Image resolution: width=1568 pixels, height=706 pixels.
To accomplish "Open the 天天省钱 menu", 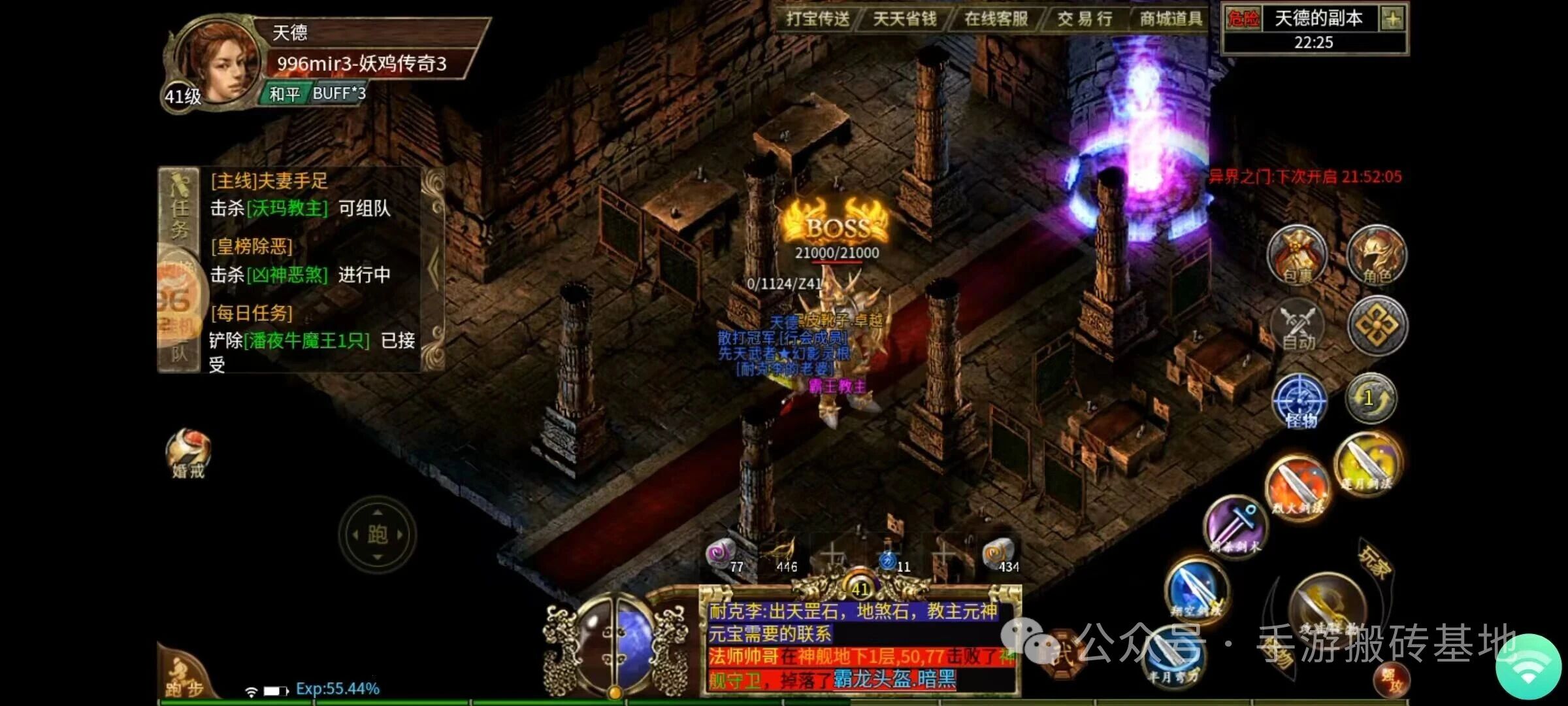I will coord(905,19).
